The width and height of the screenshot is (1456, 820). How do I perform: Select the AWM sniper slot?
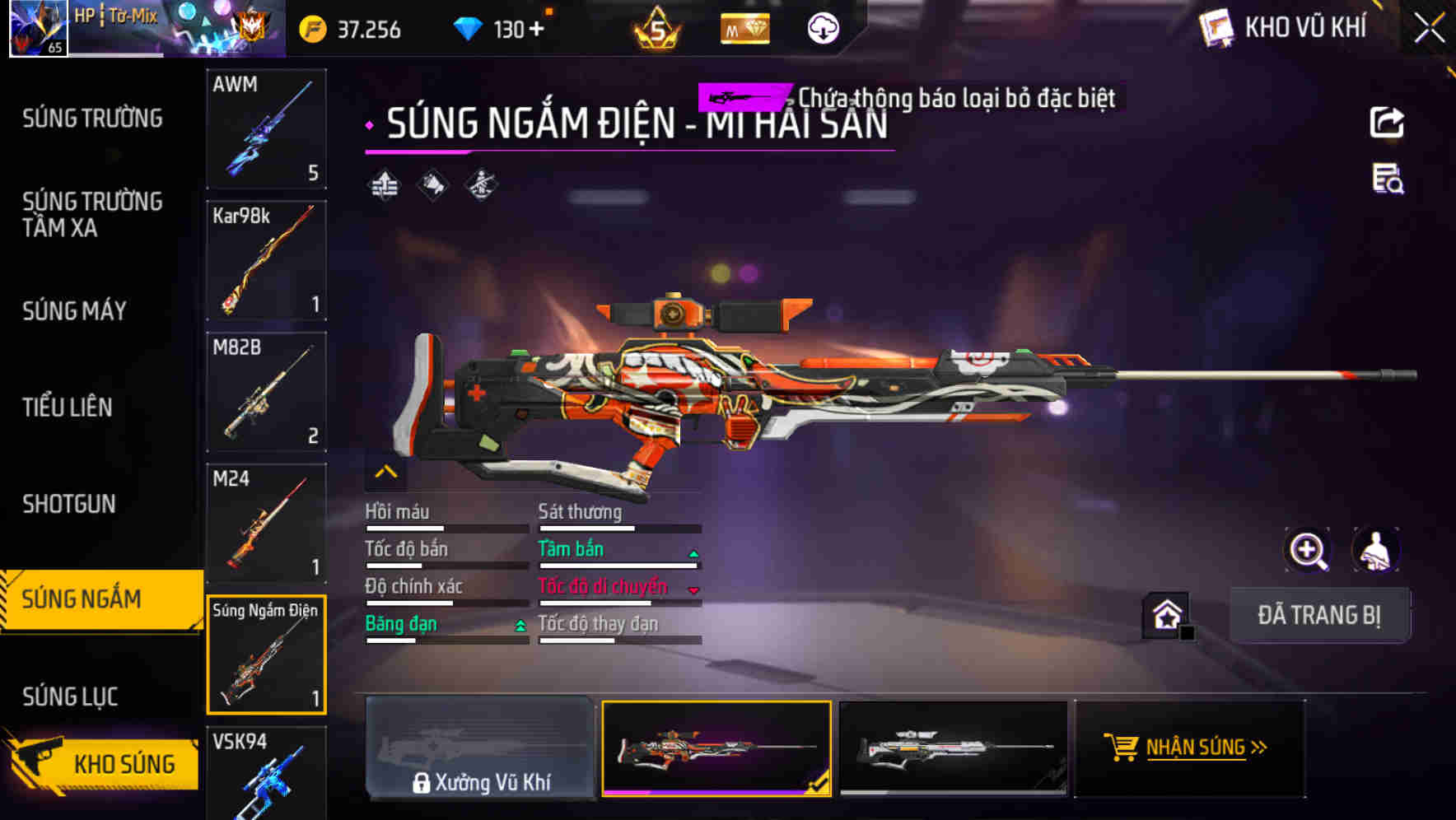click(x=266, y=128)
